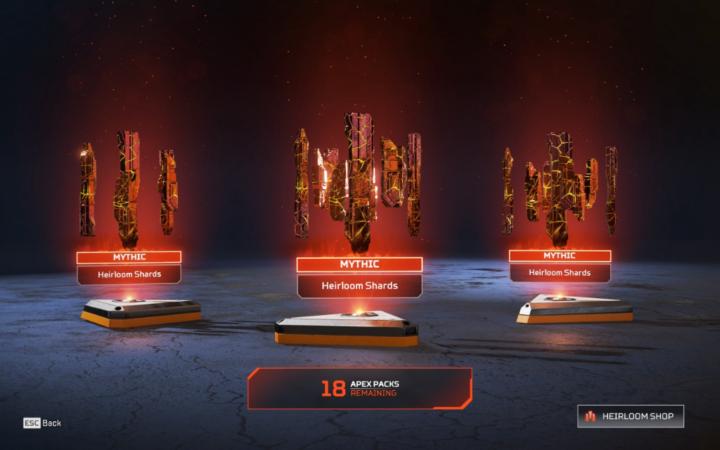Open the Heirloom Shop

click(630, 416)
